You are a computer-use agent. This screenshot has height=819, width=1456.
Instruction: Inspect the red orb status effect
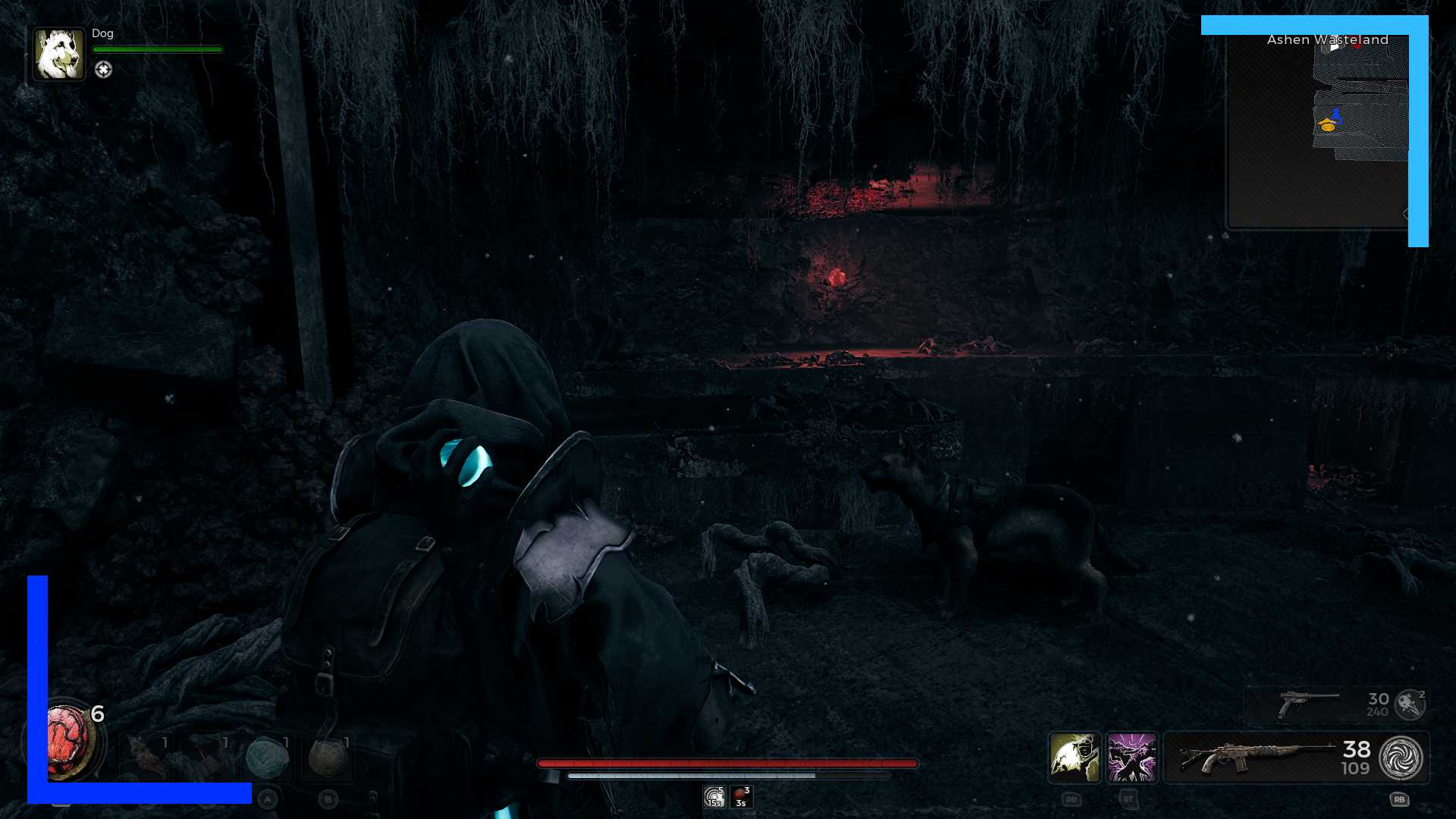(741, 797)
